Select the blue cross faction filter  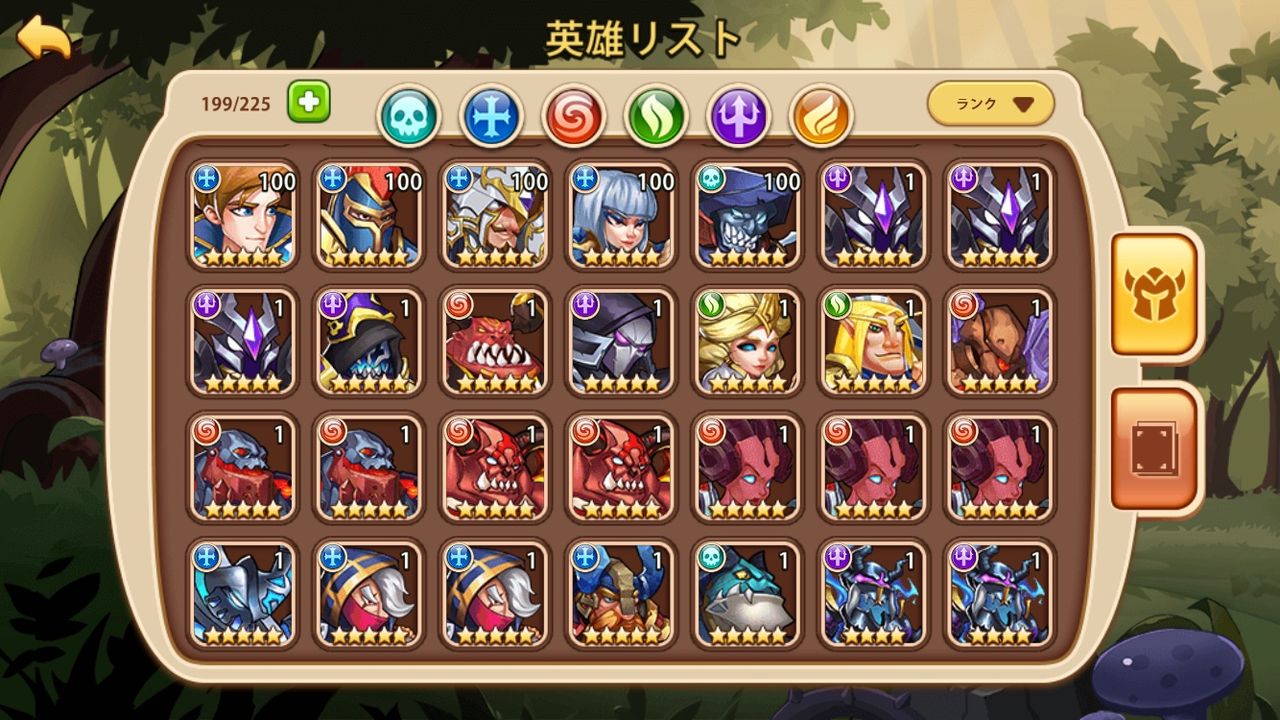[x=493, y=113]
